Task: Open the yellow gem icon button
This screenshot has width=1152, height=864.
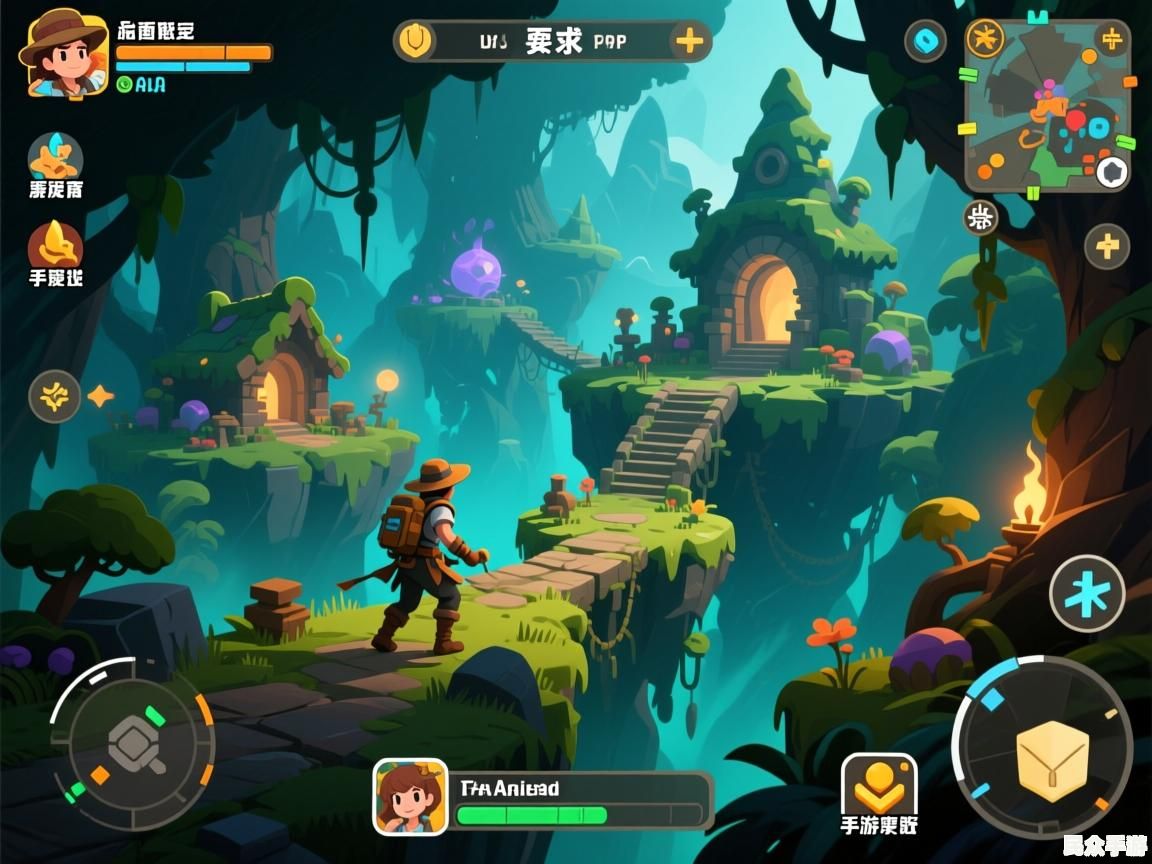Action: [878, 787]
